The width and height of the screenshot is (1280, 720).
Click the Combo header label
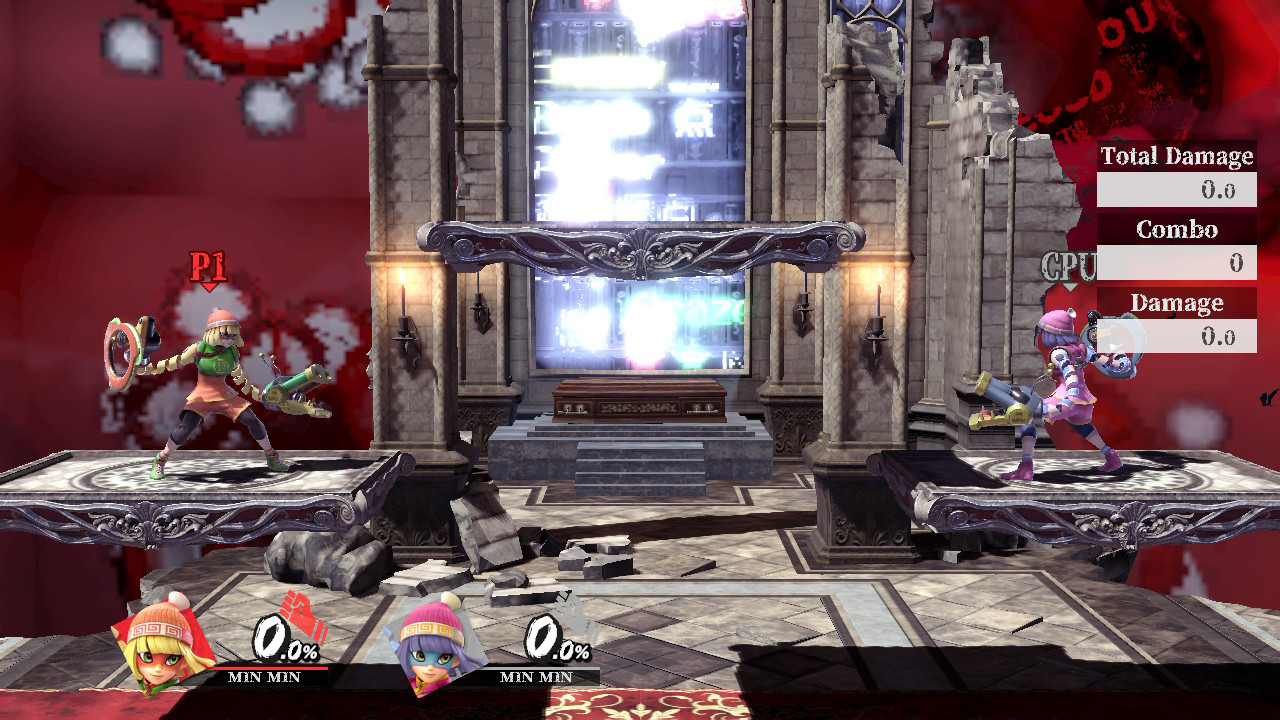pos(1176,229)
